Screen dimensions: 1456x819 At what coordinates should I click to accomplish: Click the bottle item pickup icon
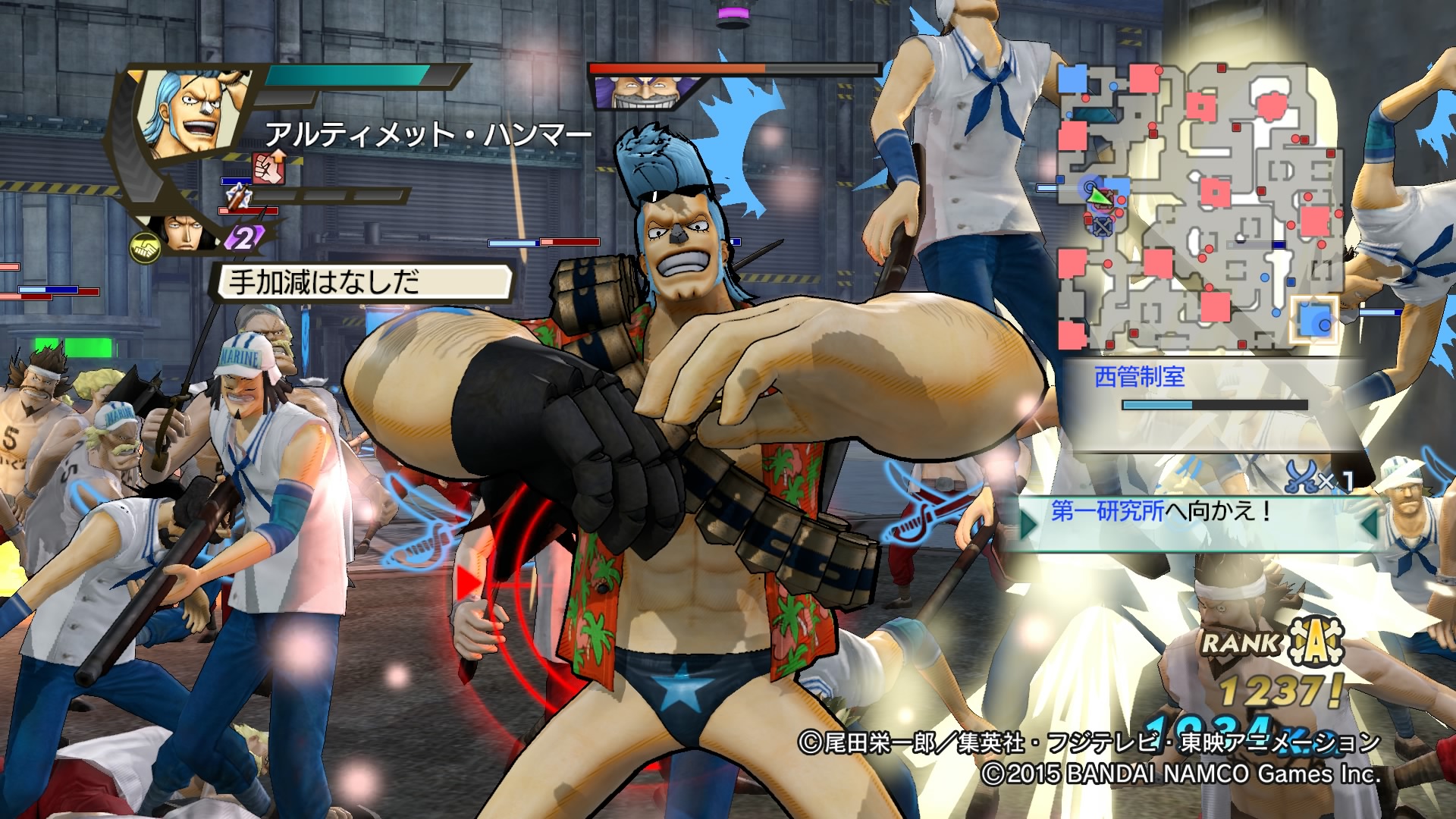coord(238,196)
